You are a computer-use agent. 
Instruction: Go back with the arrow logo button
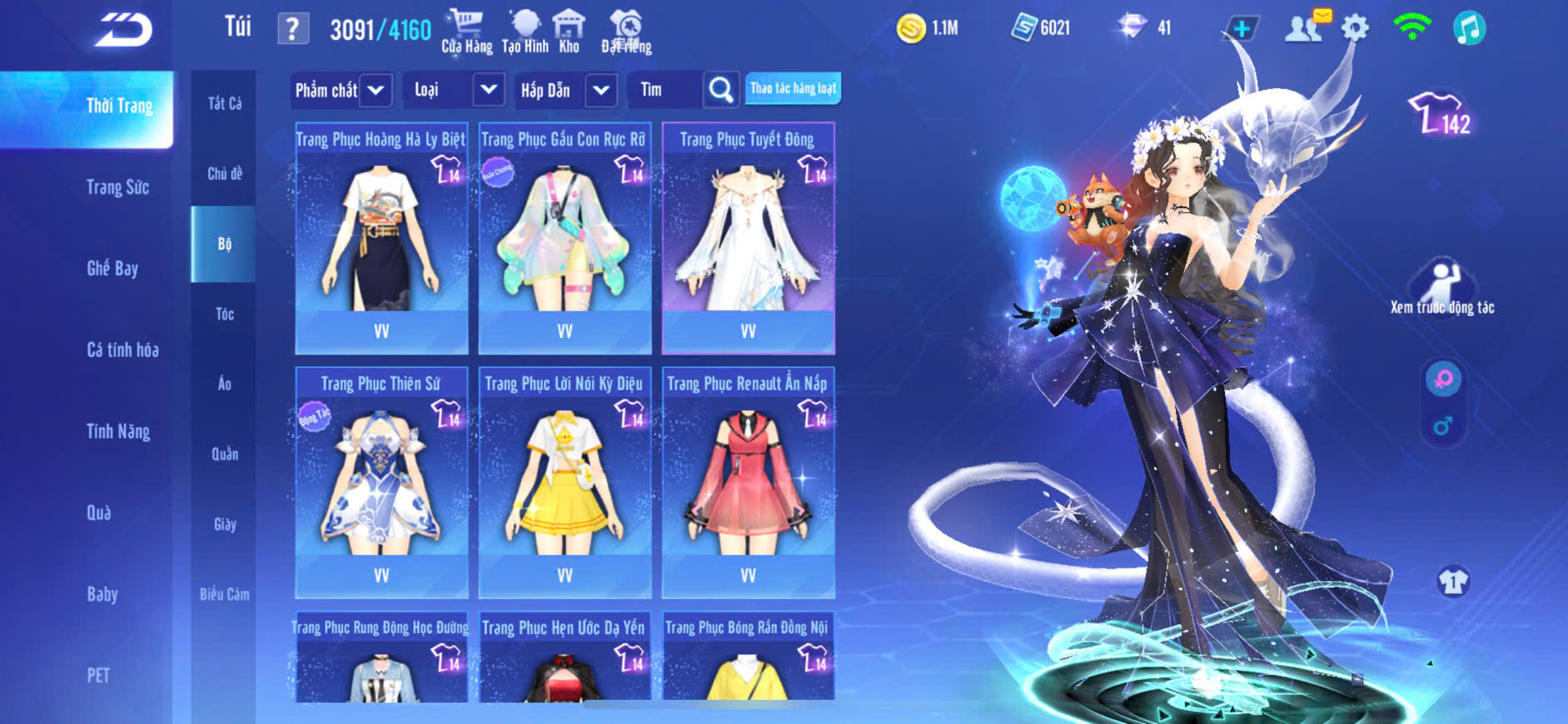coord(123,30)
